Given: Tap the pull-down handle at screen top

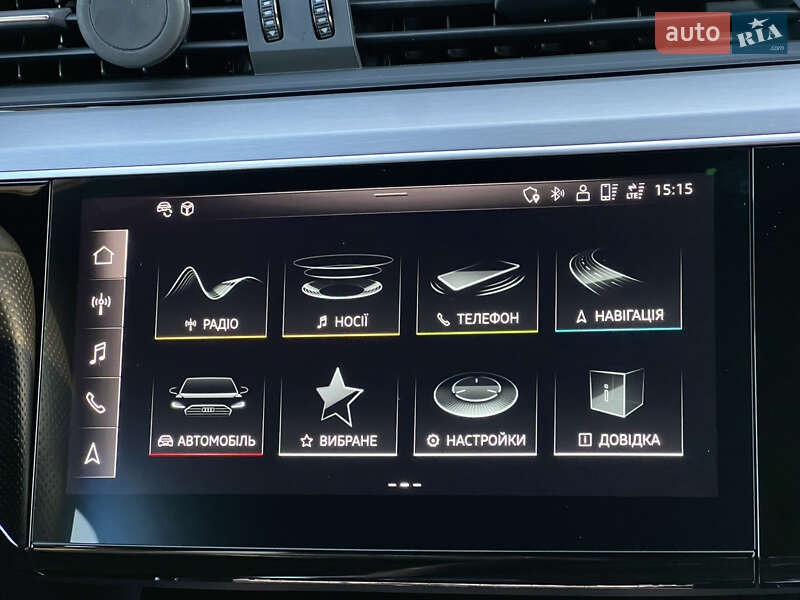Looking at the screenshot, I should tap(391, 194).
